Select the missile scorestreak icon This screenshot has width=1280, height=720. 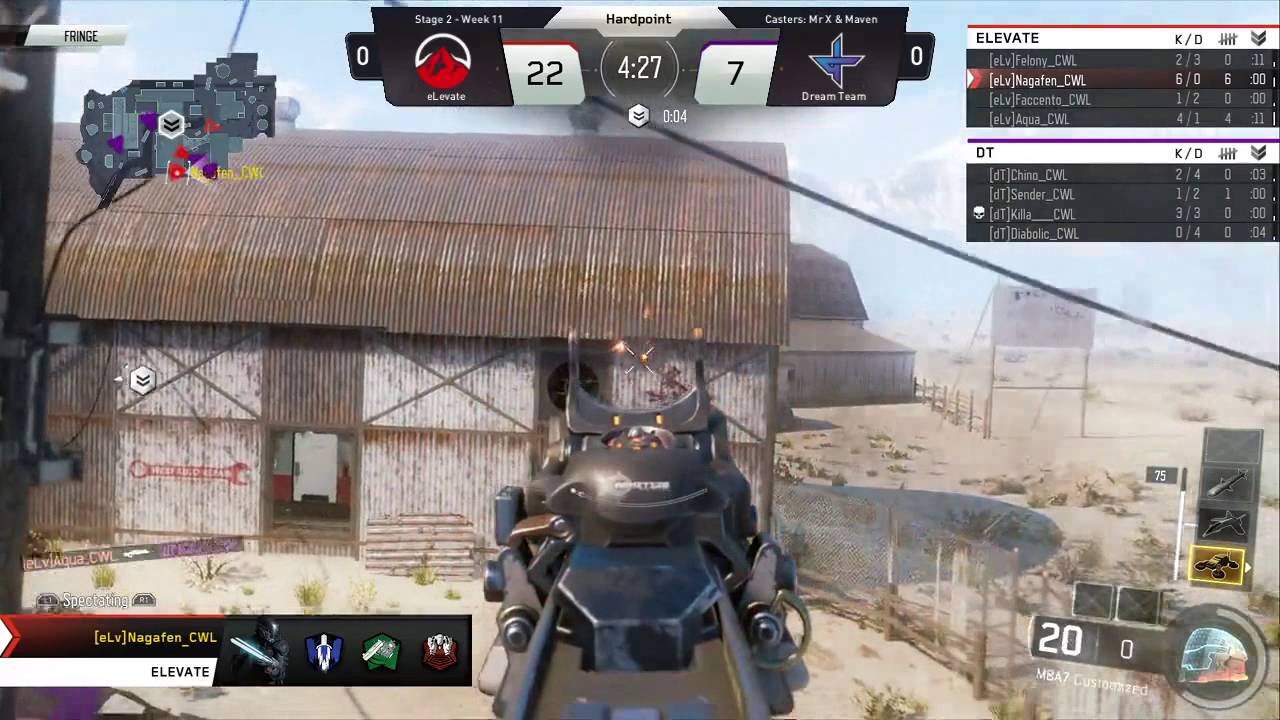(1226, 485)
